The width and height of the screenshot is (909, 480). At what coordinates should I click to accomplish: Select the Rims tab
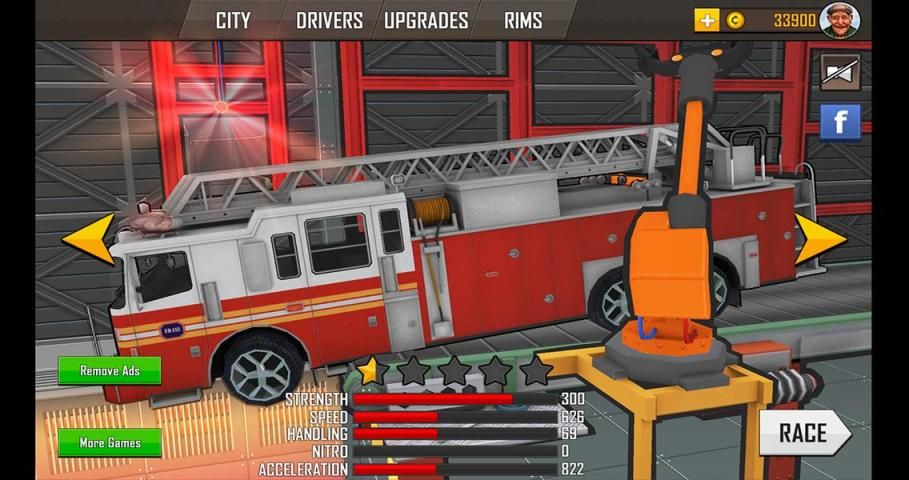(x=523, y=20)
